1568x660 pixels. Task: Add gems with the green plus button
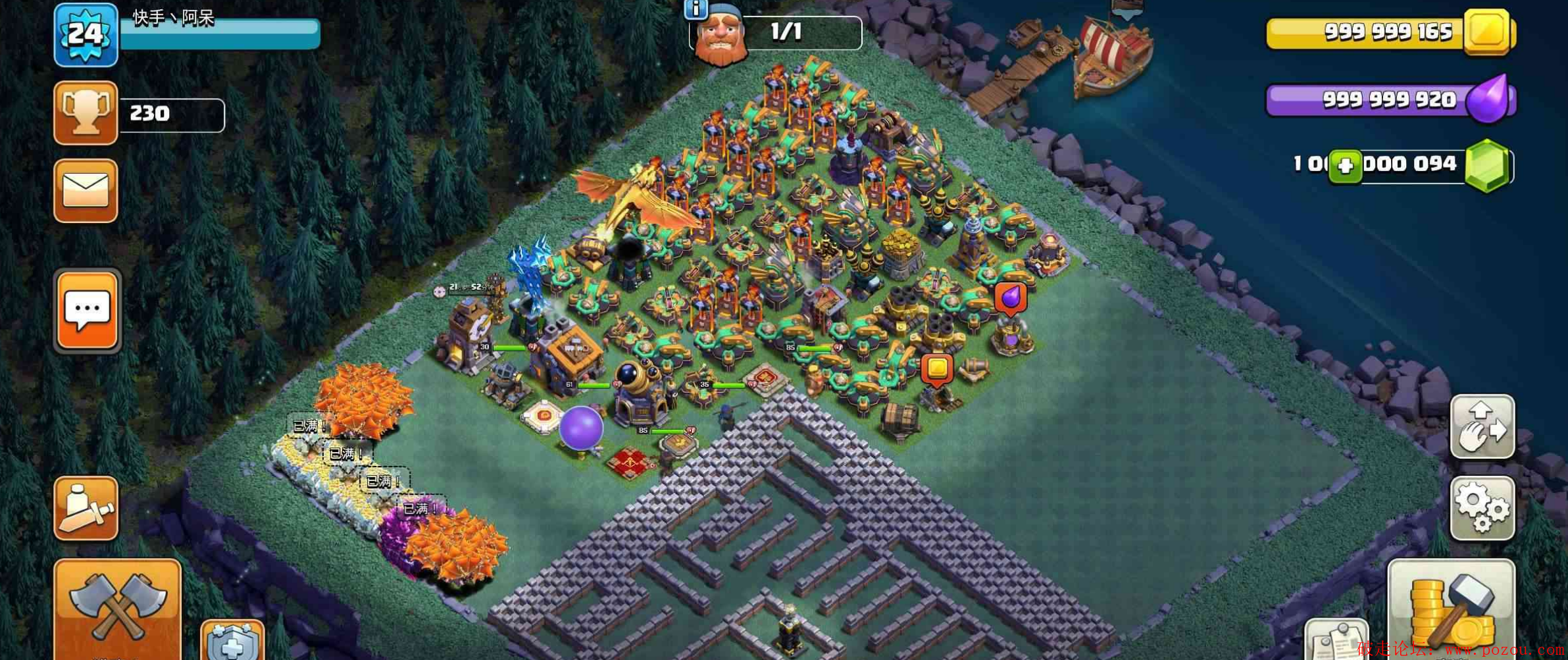tap(1345, 166)
